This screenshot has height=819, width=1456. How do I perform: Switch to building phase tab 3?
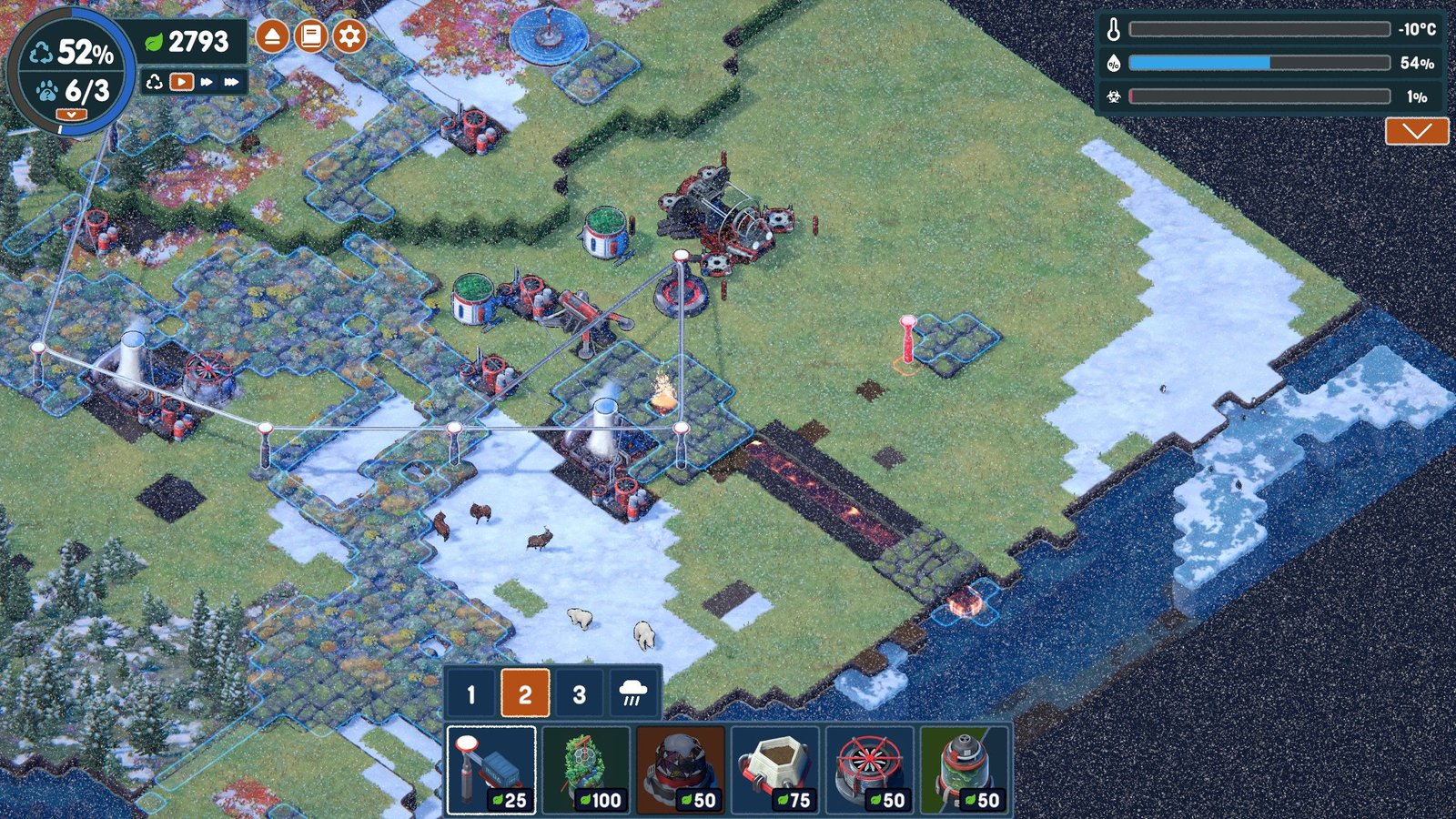click(x=579, y=694)
